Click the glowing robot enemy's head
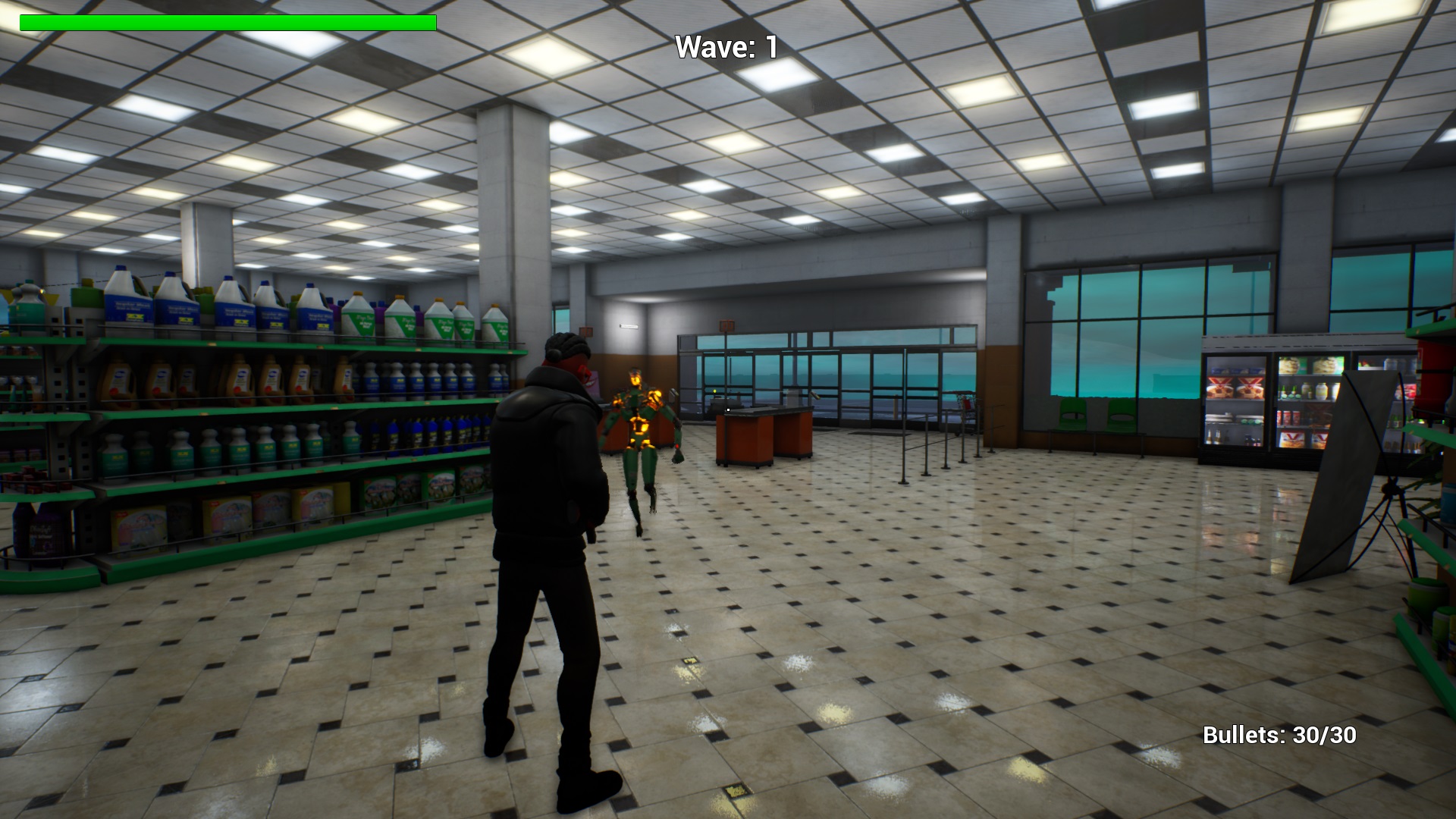The height and width of the screenshot is (819, 1456). coord(635,378)
